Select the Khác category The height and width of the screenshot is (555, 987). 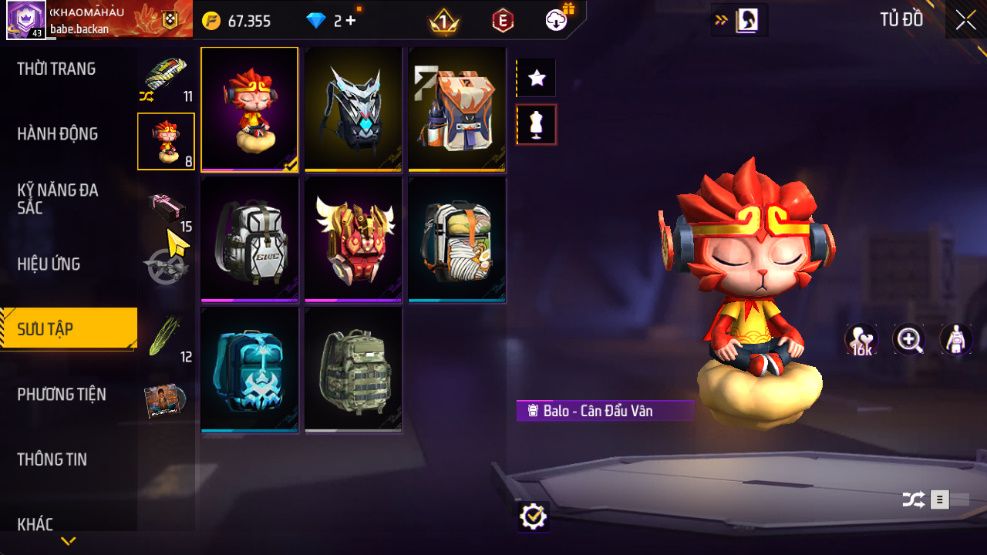tap(35, 523)
